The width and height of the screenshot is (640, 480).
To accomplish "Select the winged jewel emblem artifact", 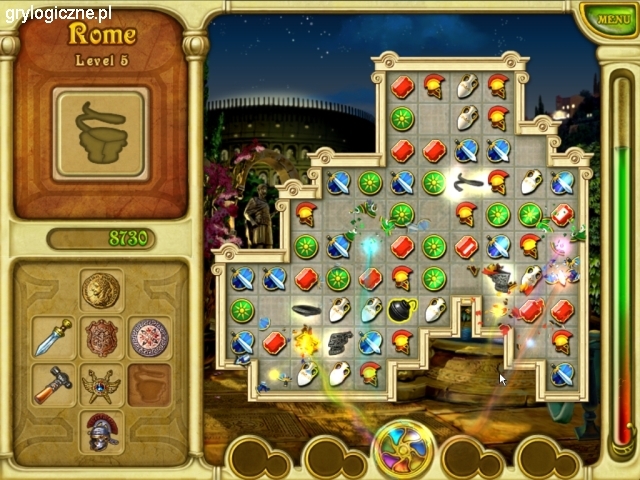I will [100, 384].
